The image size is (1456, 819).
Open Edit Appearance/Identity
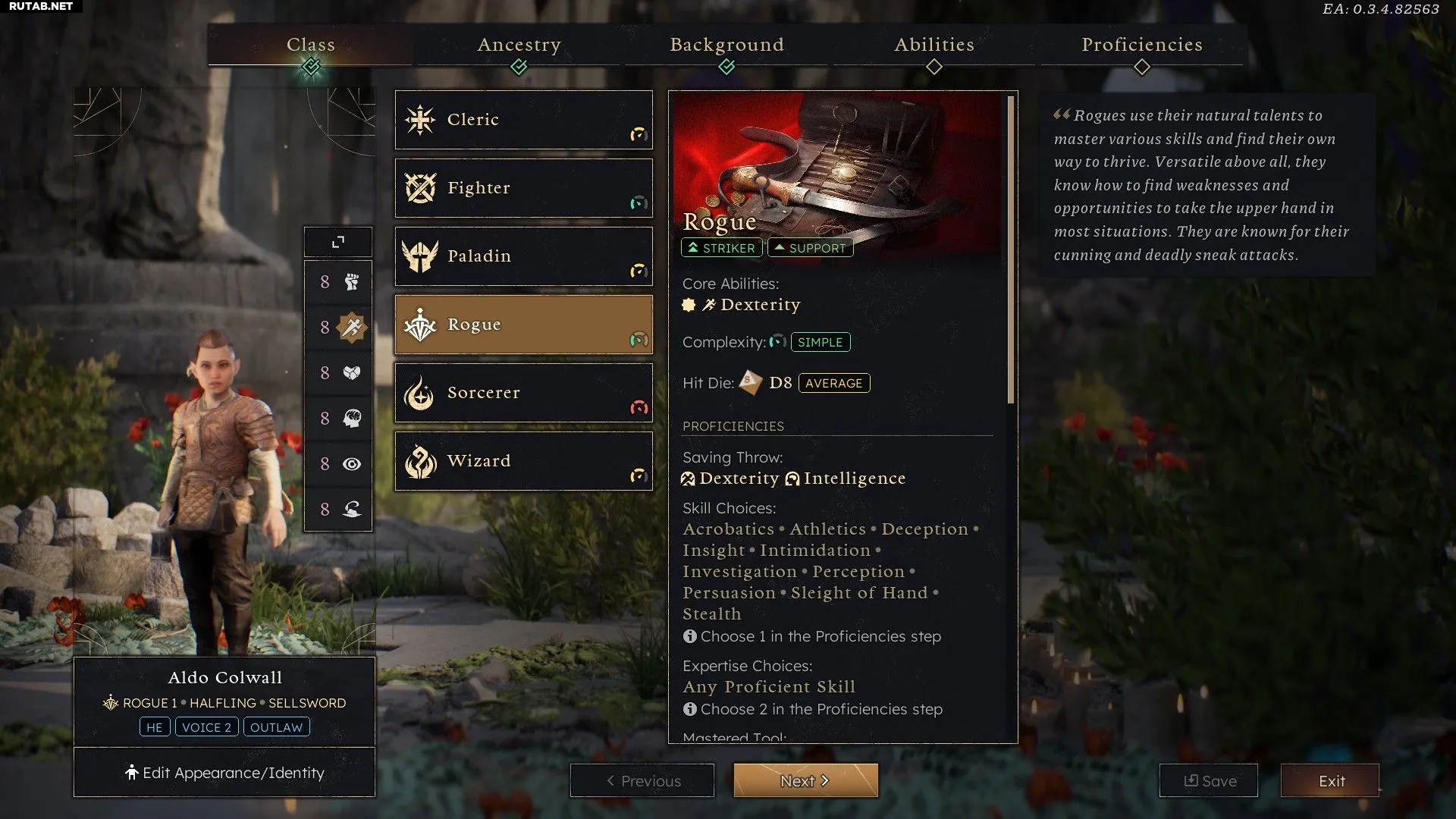pos(224,773)
